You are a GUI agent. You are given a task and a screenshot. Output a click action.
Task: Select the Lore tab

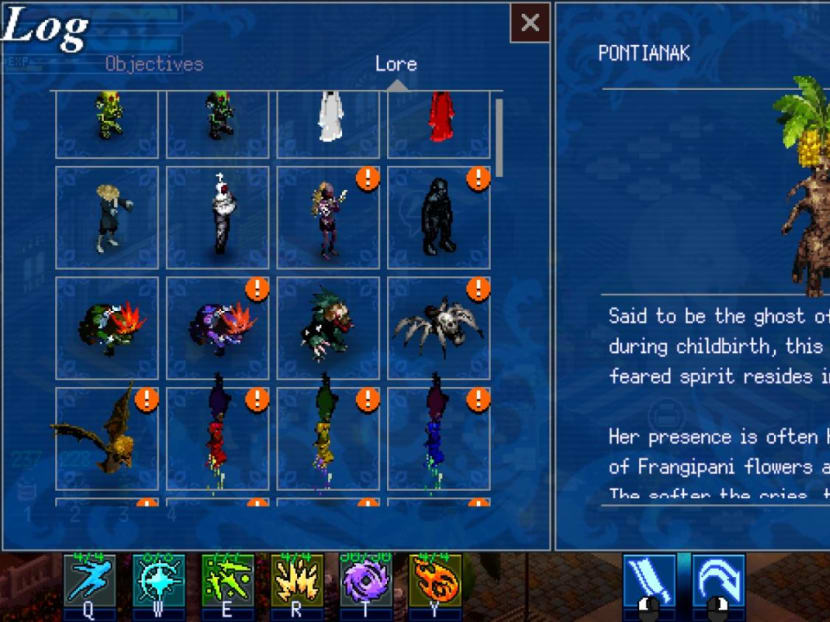tap(396, 64)
